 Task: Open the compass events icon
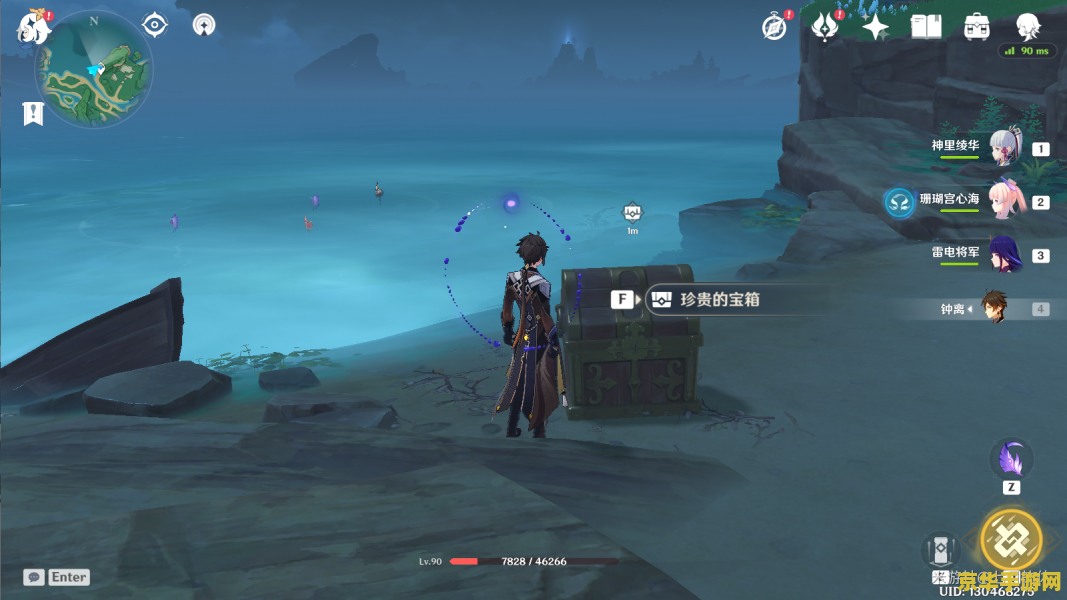coord(773,27)
